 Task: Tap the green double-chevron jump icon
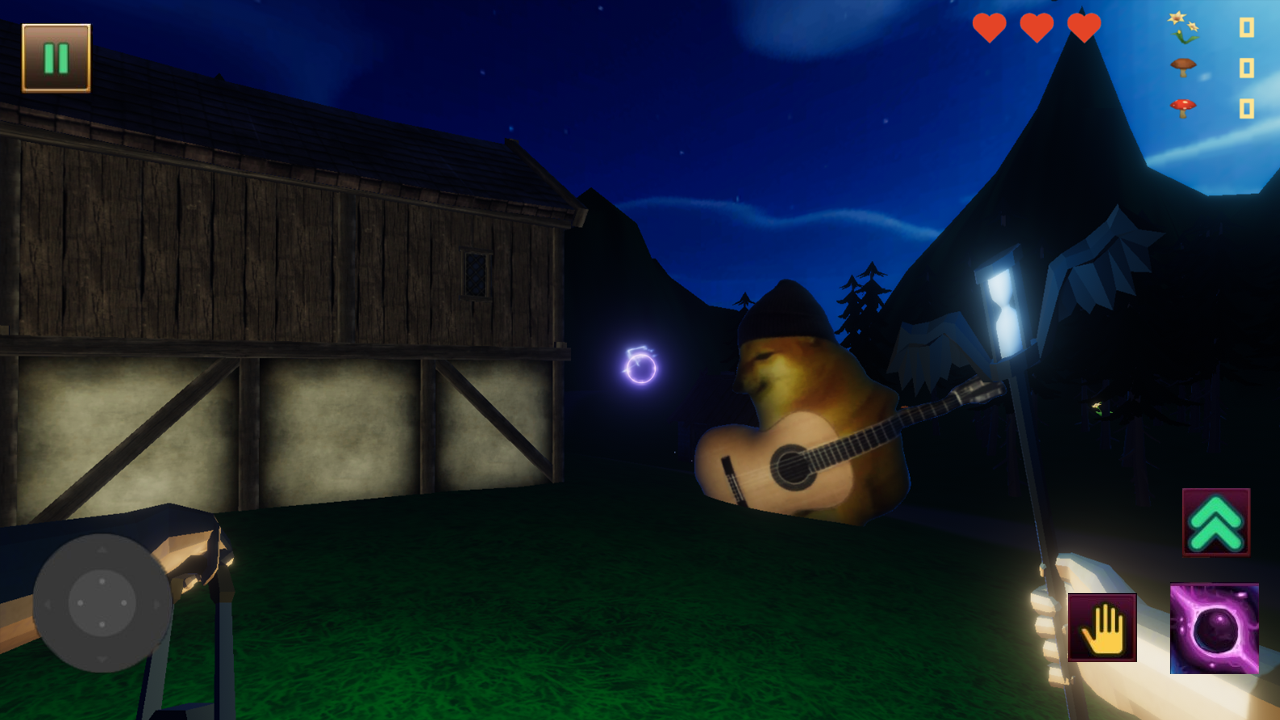pos(1215,521)
